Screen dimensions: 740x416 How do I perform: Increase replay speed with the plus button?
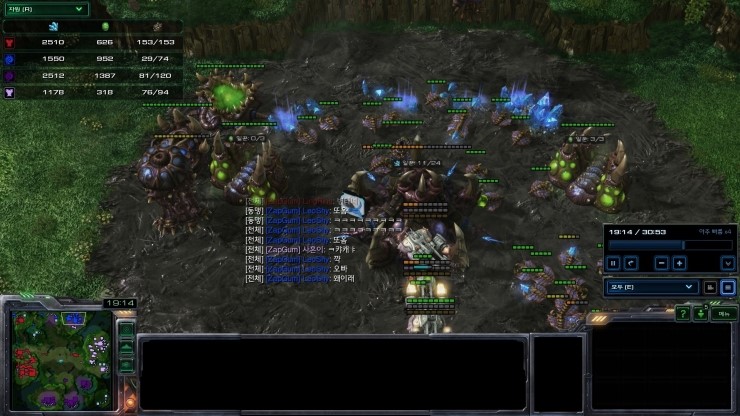pos(679,263)
